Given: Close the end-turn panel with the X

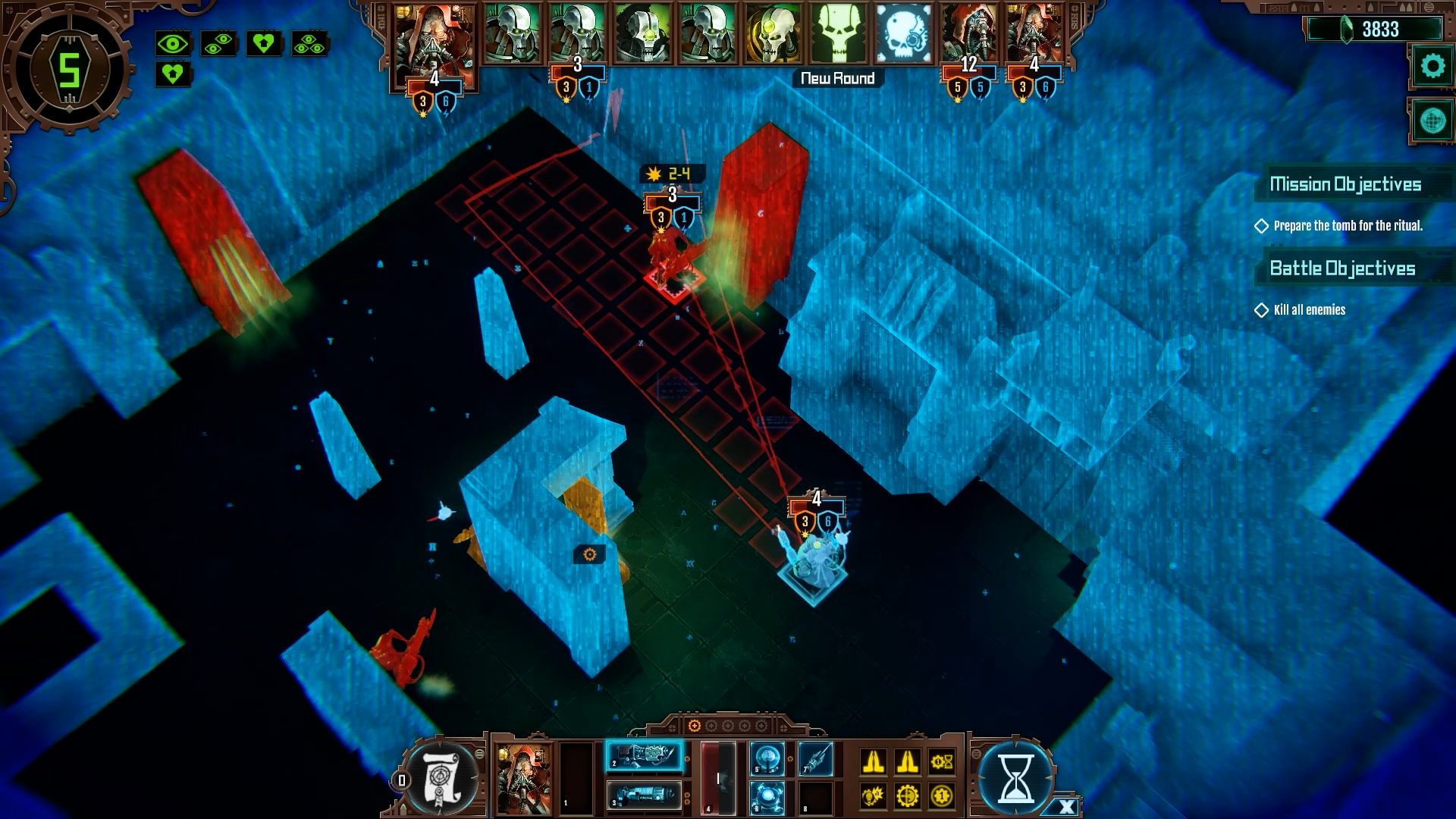Looking at the screenshot, I should click(1066, 807).
